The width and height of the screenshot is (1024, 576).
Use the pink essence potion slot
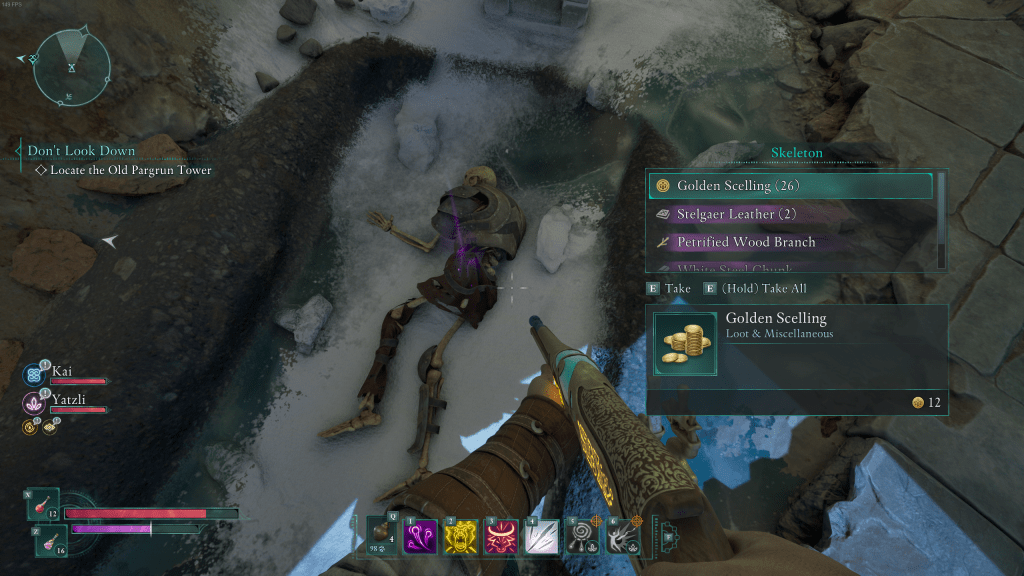point(51,540)
